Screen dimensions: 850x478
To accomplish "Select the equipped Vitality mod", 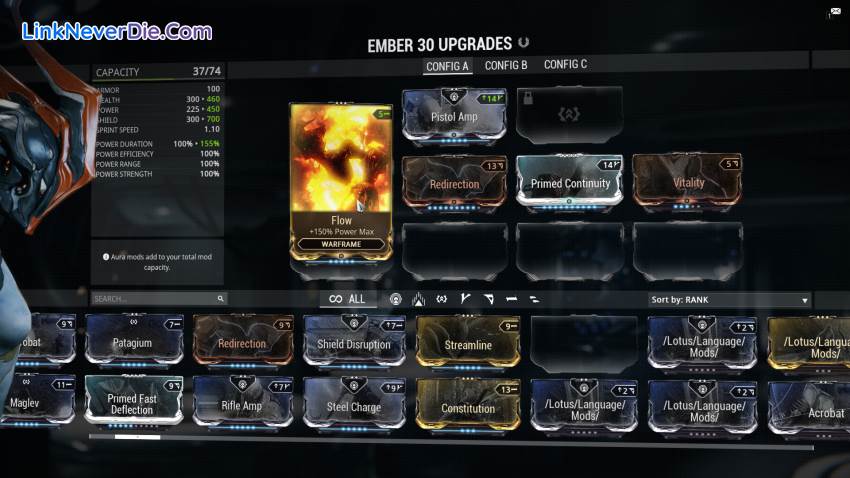I will coord(686,182).
